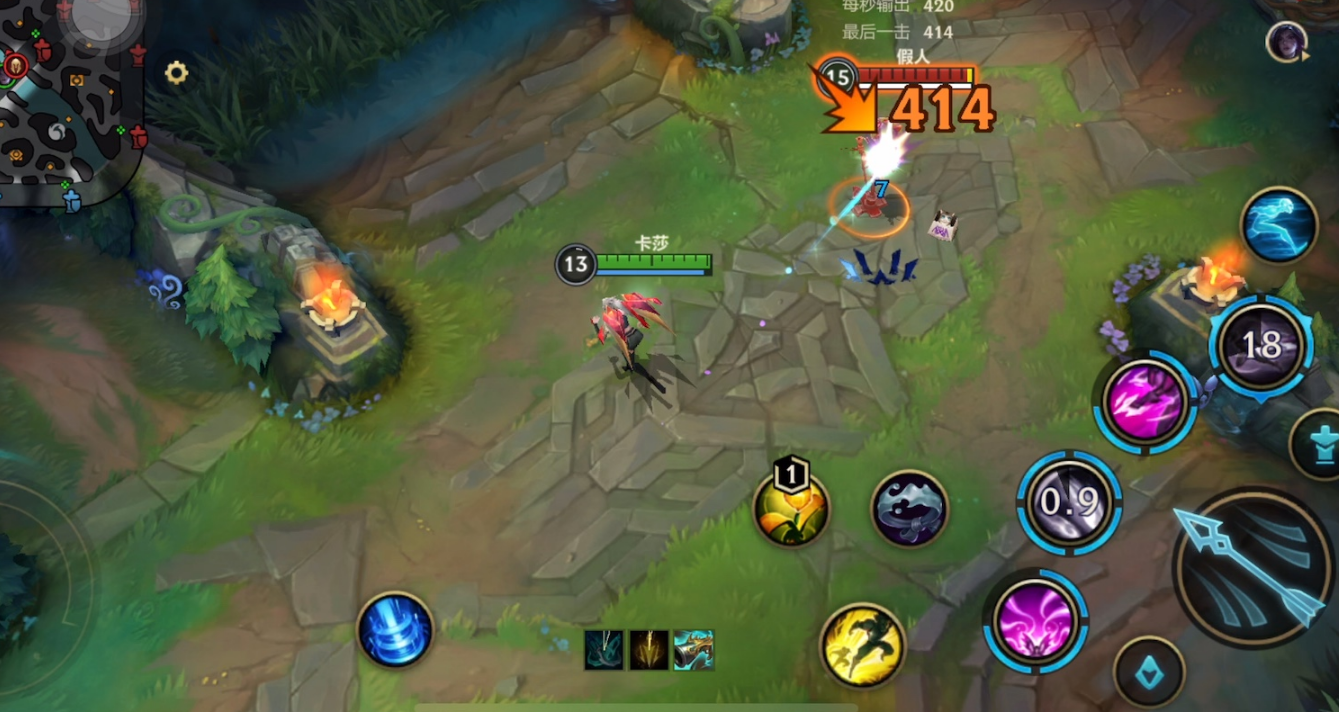The height and width of the screenshot is (712, 1339).
Task: Select the champion portrait in the corner
Action: pyautogui.click(x=1284, y=42)
